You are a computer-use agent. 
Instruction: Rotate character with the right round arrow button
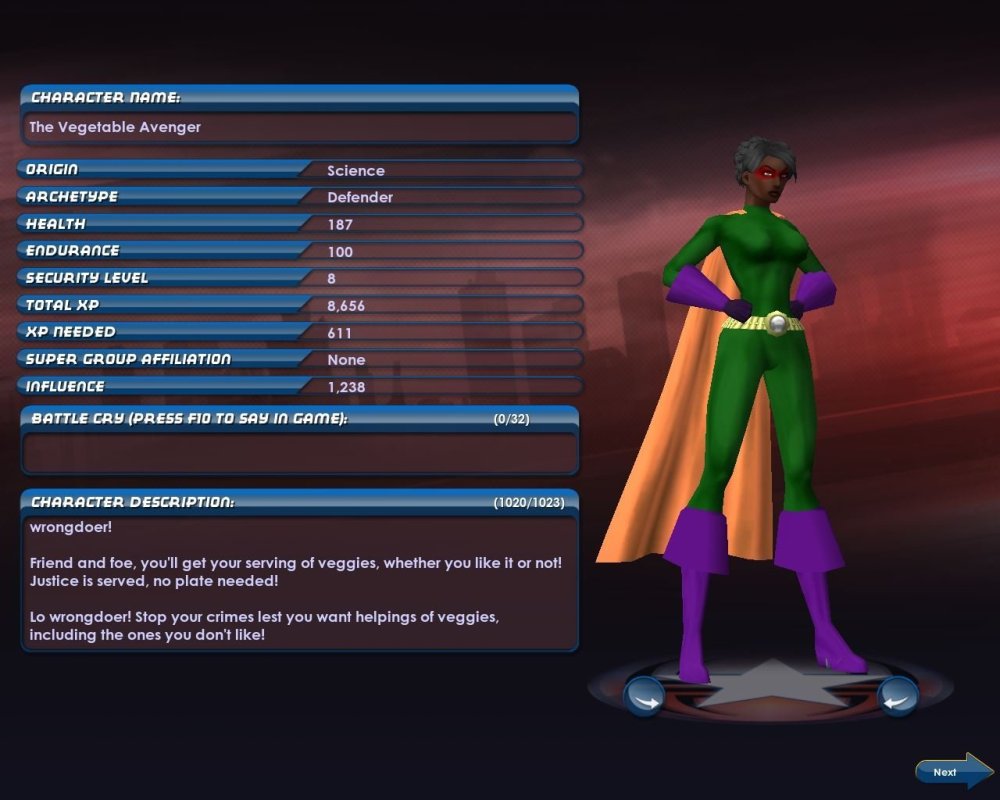click(x=897, y=695)
